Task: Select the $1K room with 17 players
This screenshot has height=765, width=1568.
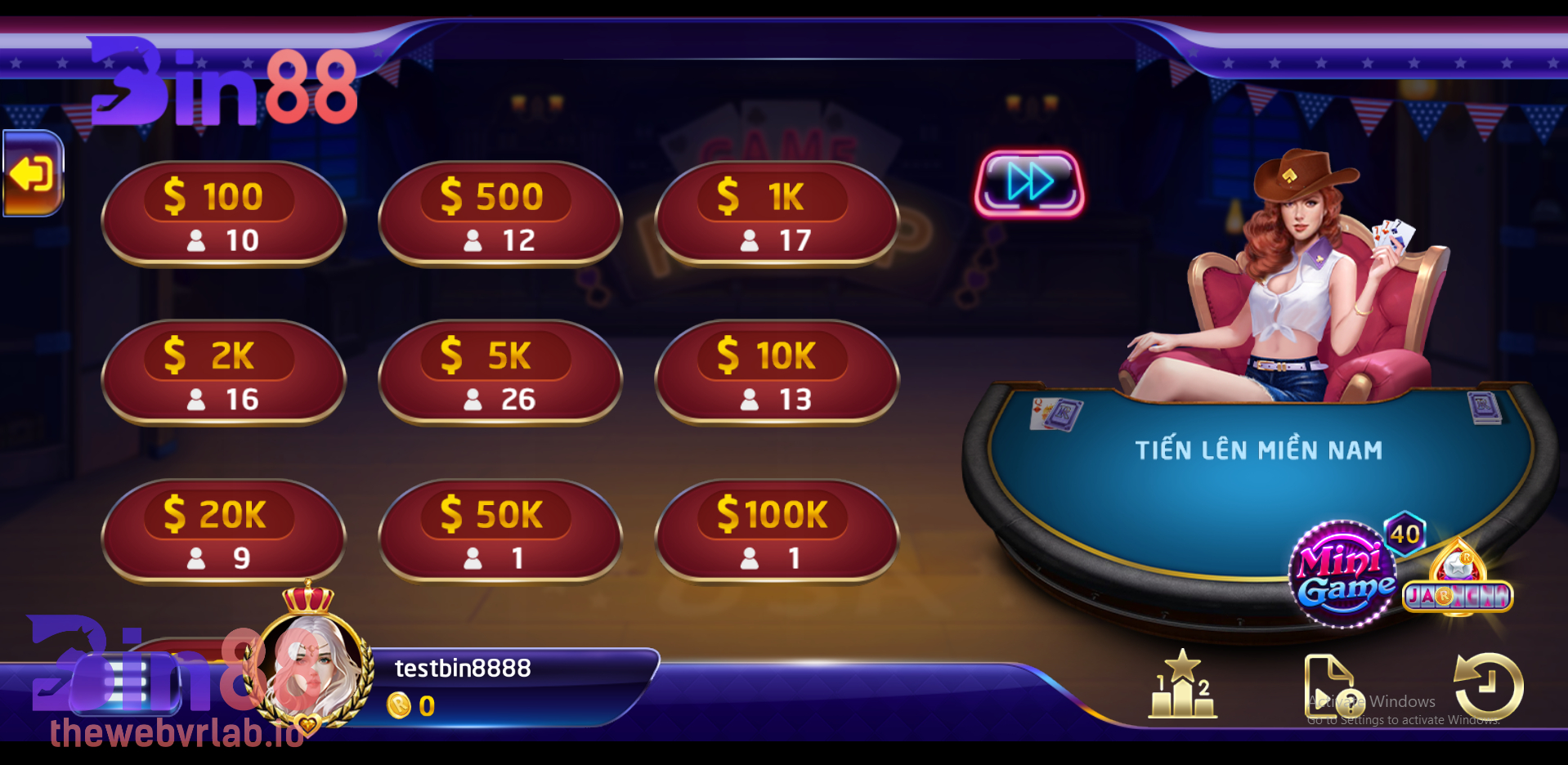Action: tap(776, 215)
